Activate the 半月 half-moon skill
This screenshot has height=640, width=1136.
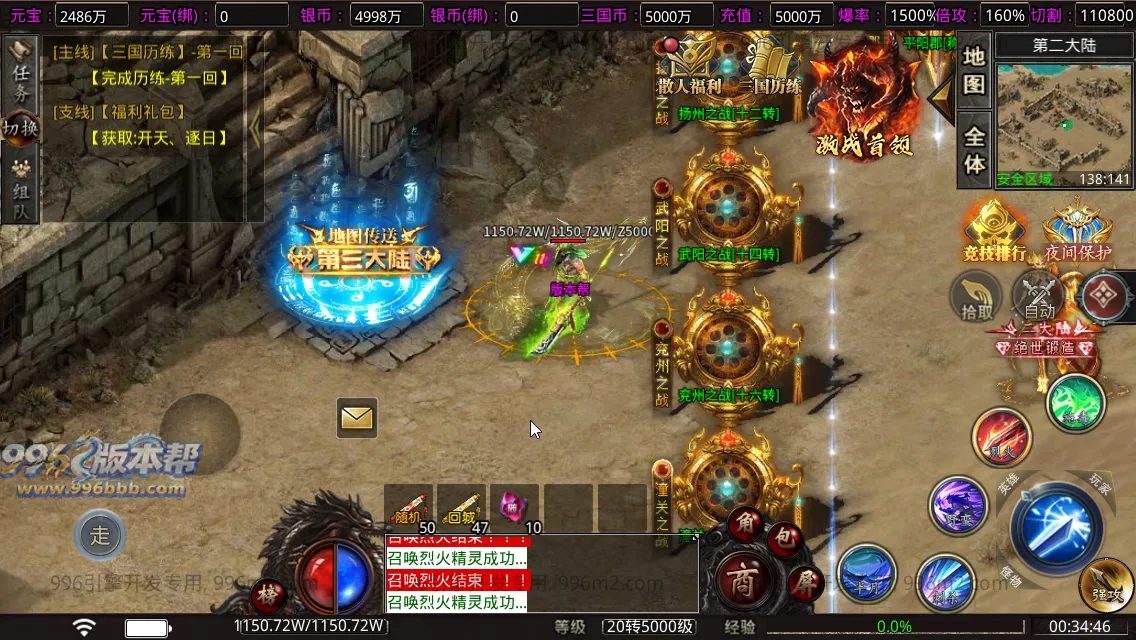[866, 574]
